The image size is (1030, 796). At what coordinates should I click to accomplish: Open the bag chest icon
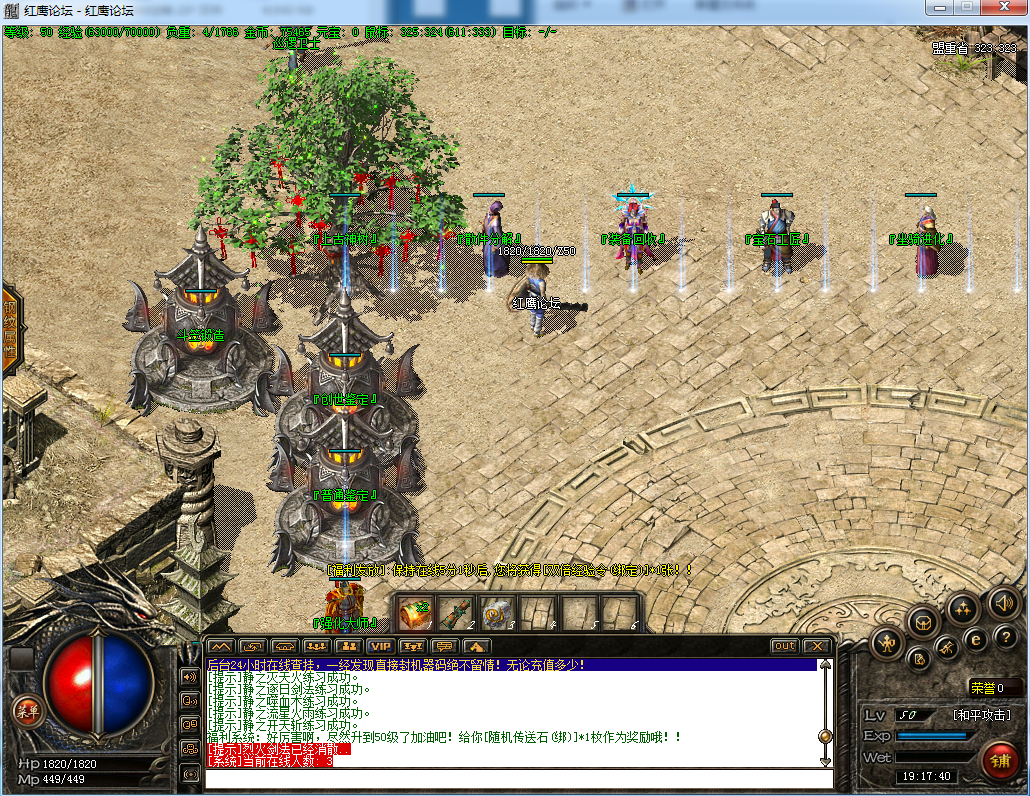[923, 622]
